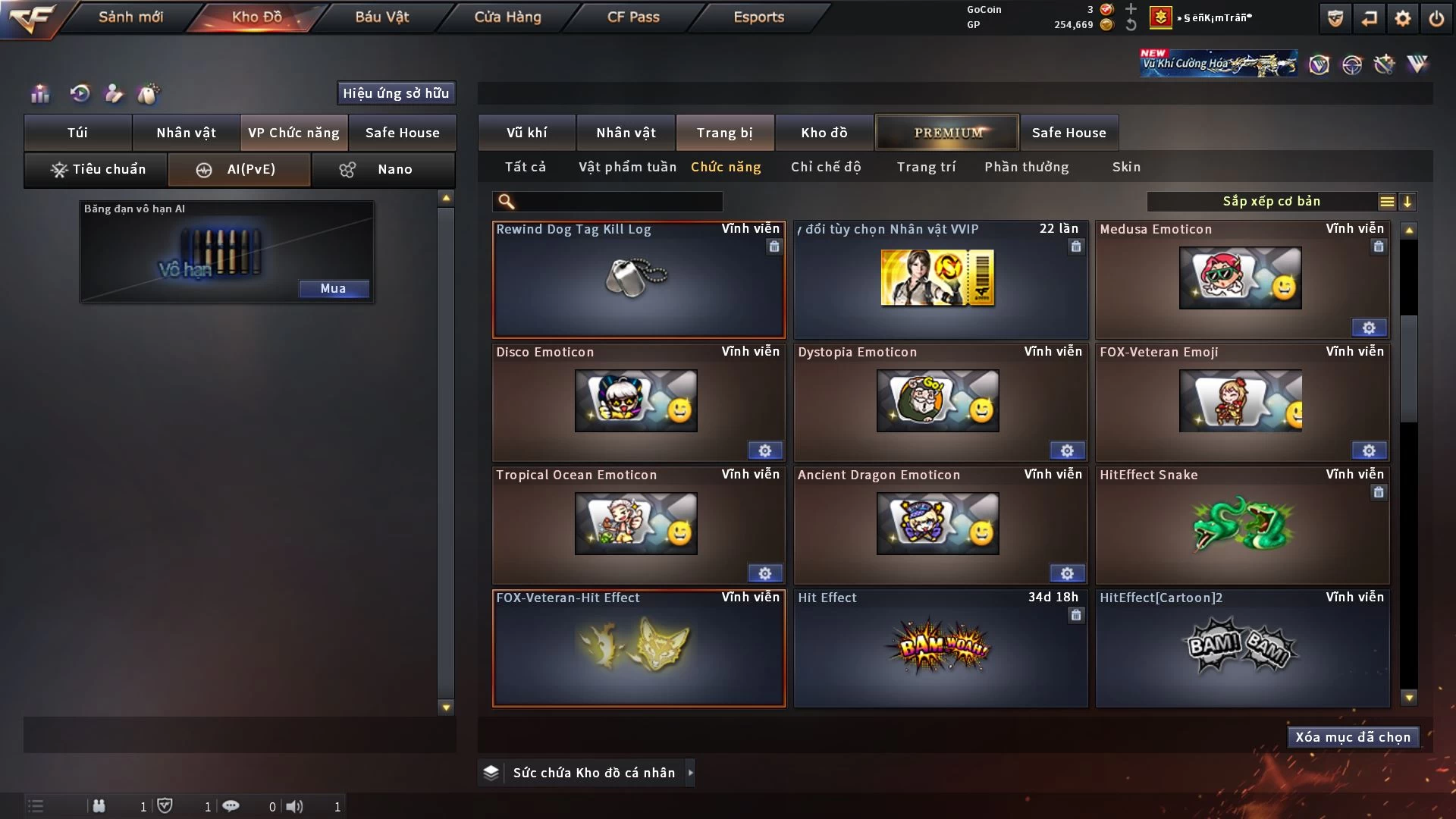Select the PREMIUM tab
Viewport: 1456px width, 819px height.
[x=947, y=133]
